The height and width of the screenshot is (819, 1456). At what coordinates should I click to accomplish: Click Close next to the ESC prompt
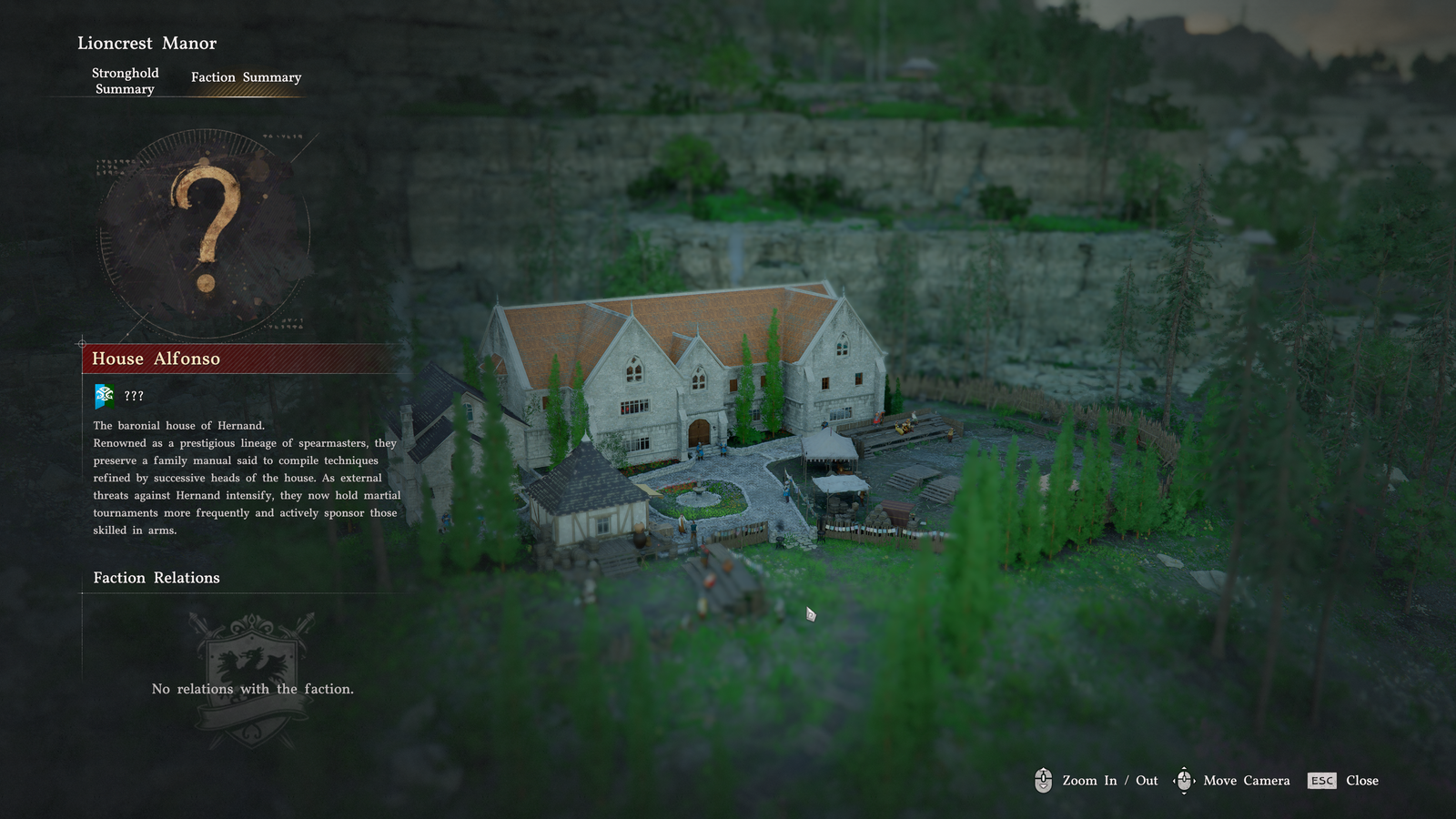1362,781
